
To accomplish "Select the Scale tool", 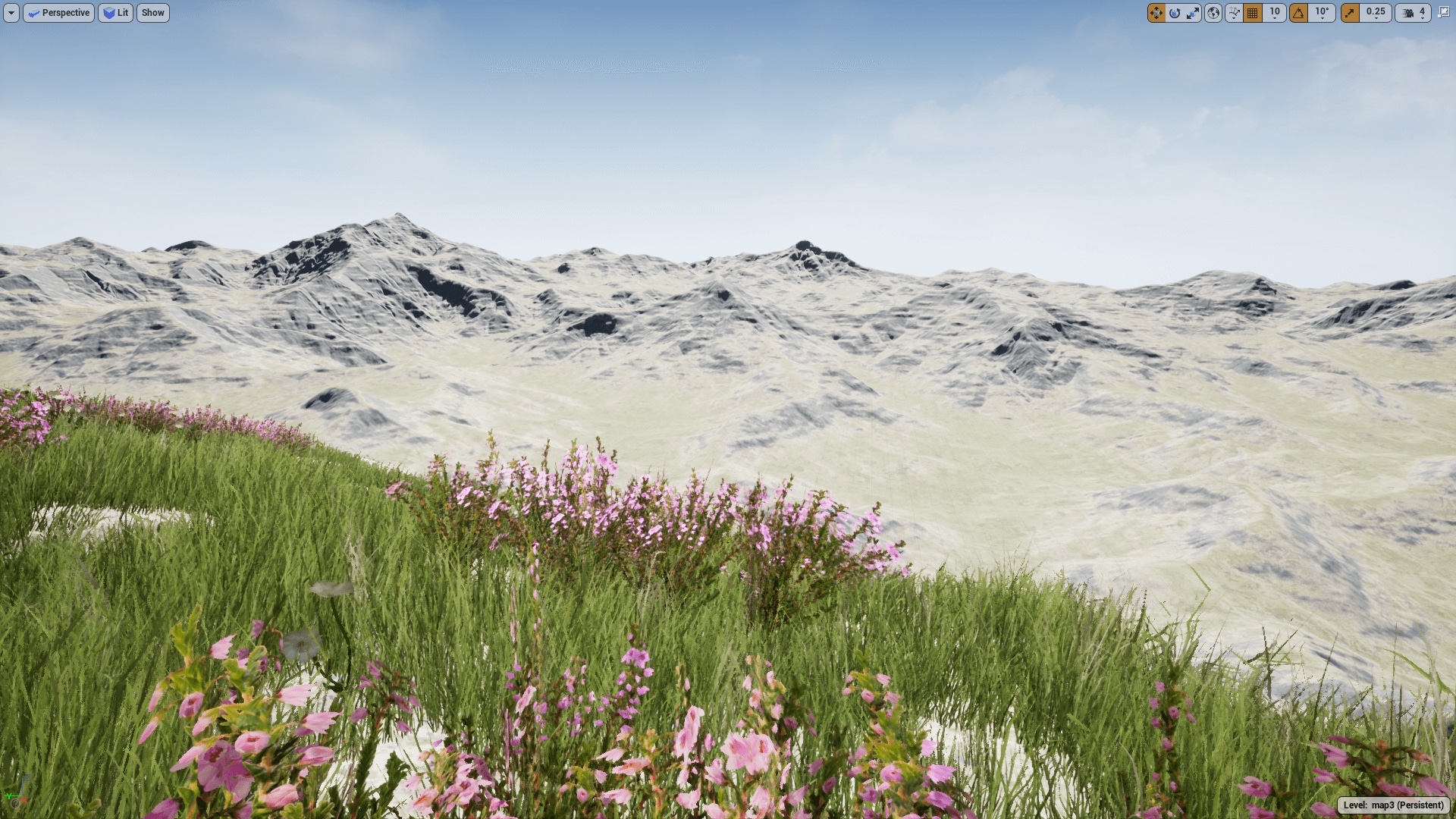I will (1193, 13).
